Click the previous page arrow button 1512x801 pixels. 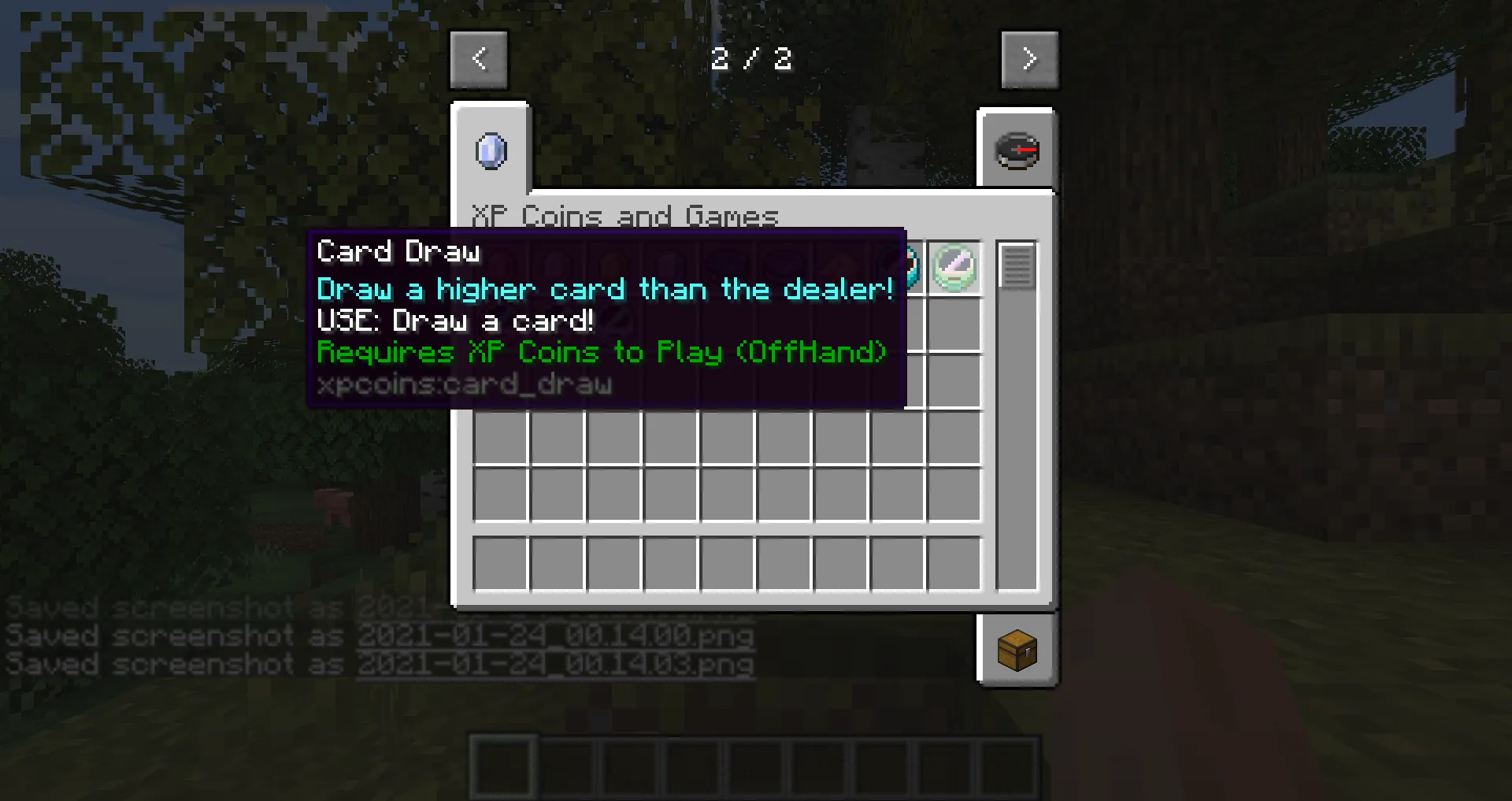click(x=479, y=59)
